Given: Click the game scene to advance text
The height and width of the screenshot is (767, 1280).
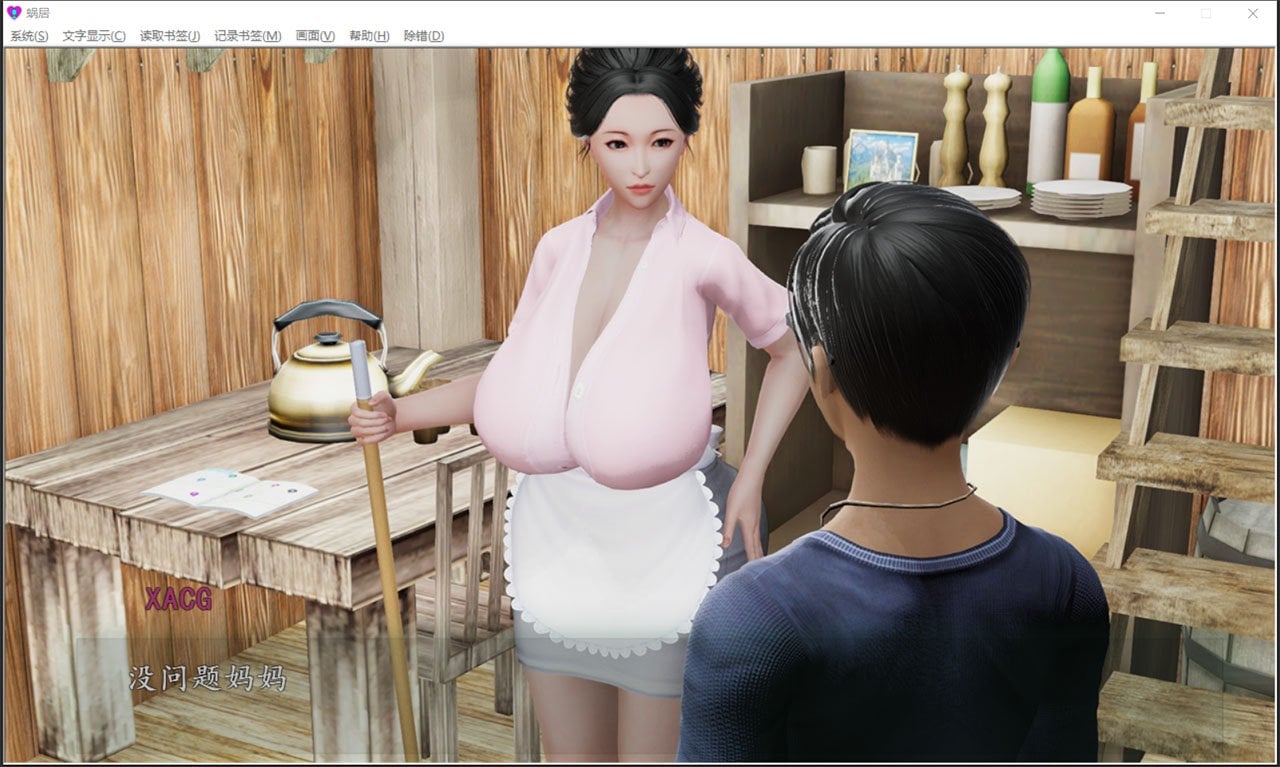Looking at the screenshot, I should click(640, 400).
